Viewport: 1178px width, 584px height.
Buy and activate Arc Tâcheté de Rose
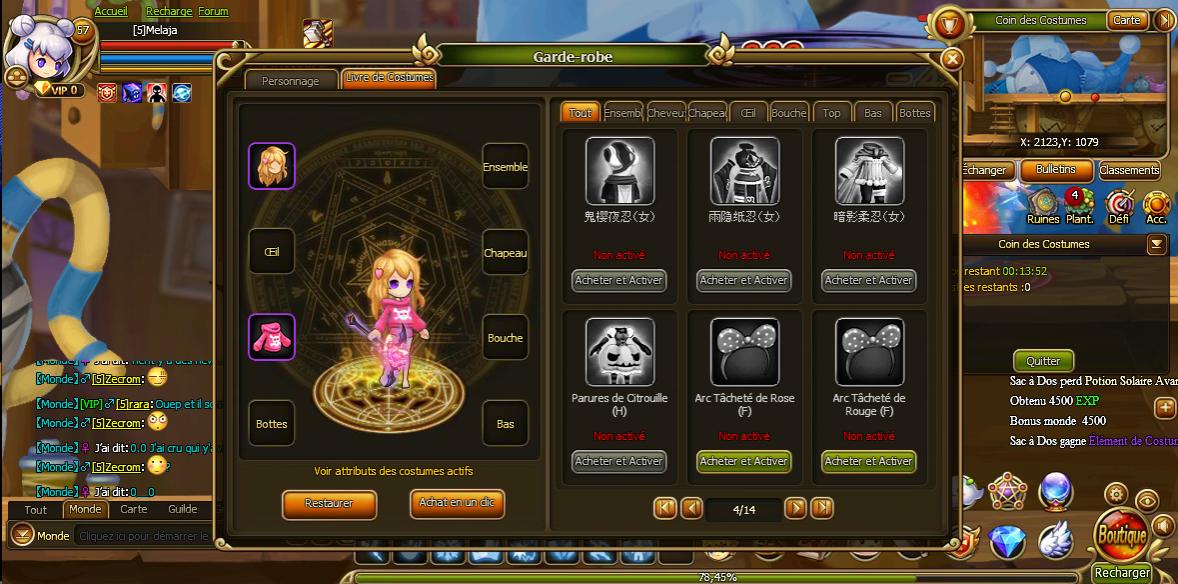[x=744, y=461]
